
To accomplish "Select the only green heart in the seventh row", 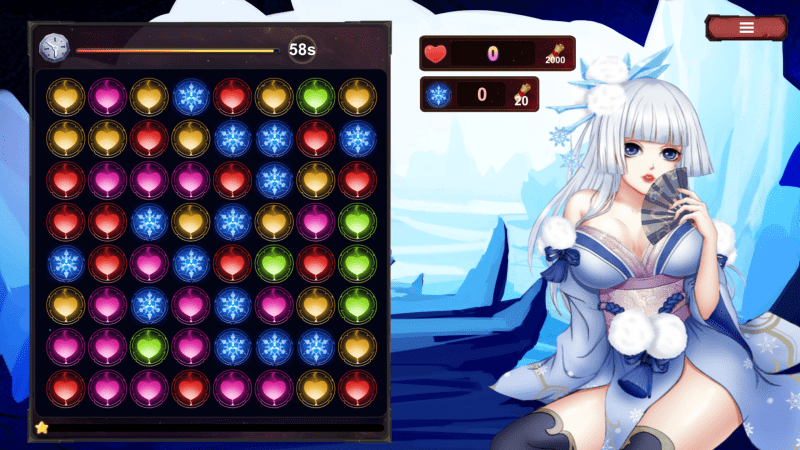I will pyautogui.click(x=148, y=346).
